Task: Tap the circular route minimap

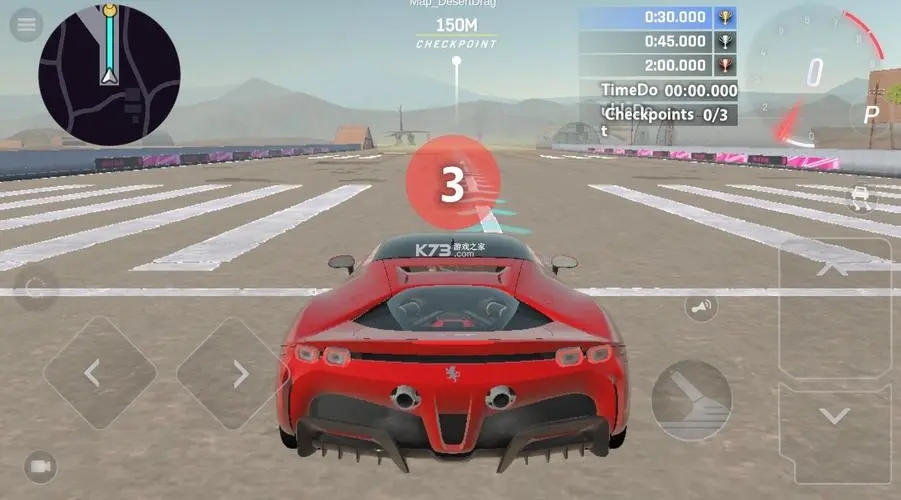Action: 109,75
